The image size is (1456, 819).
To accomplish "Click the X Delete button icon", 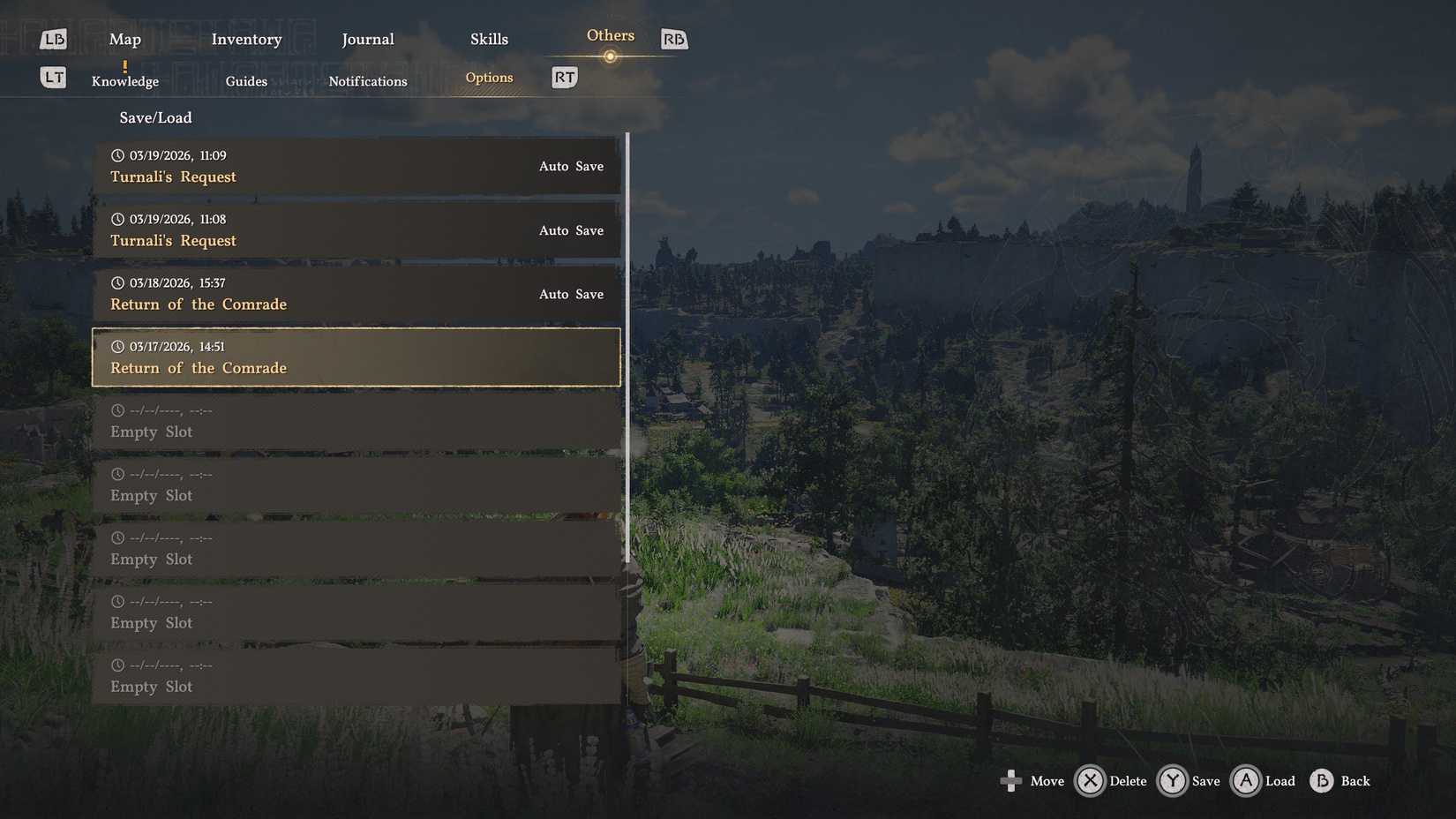I will click(1089, 781).
